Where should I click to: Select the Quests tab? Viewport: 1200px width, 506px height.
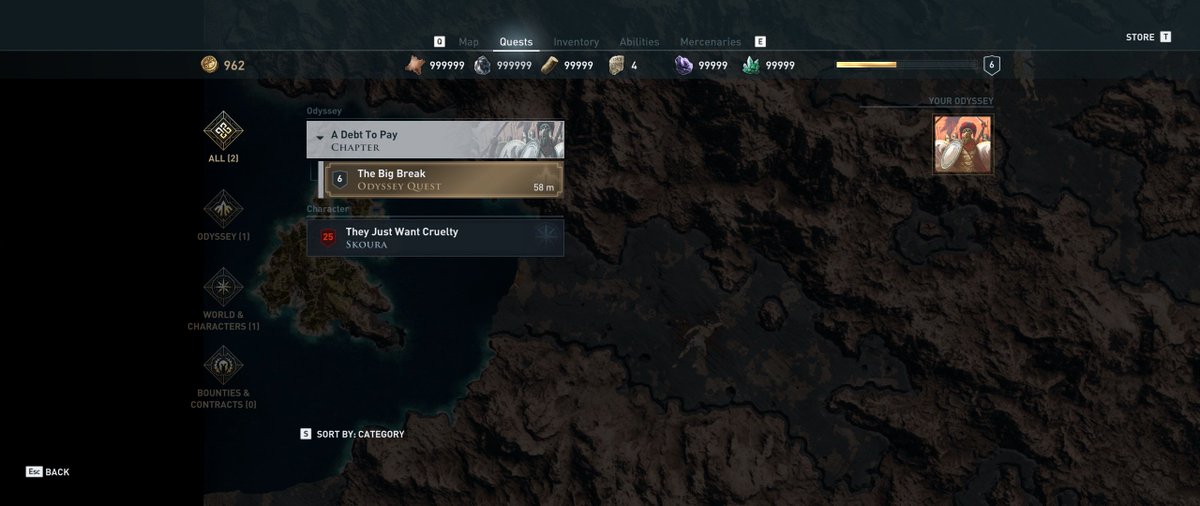(516, 42)
